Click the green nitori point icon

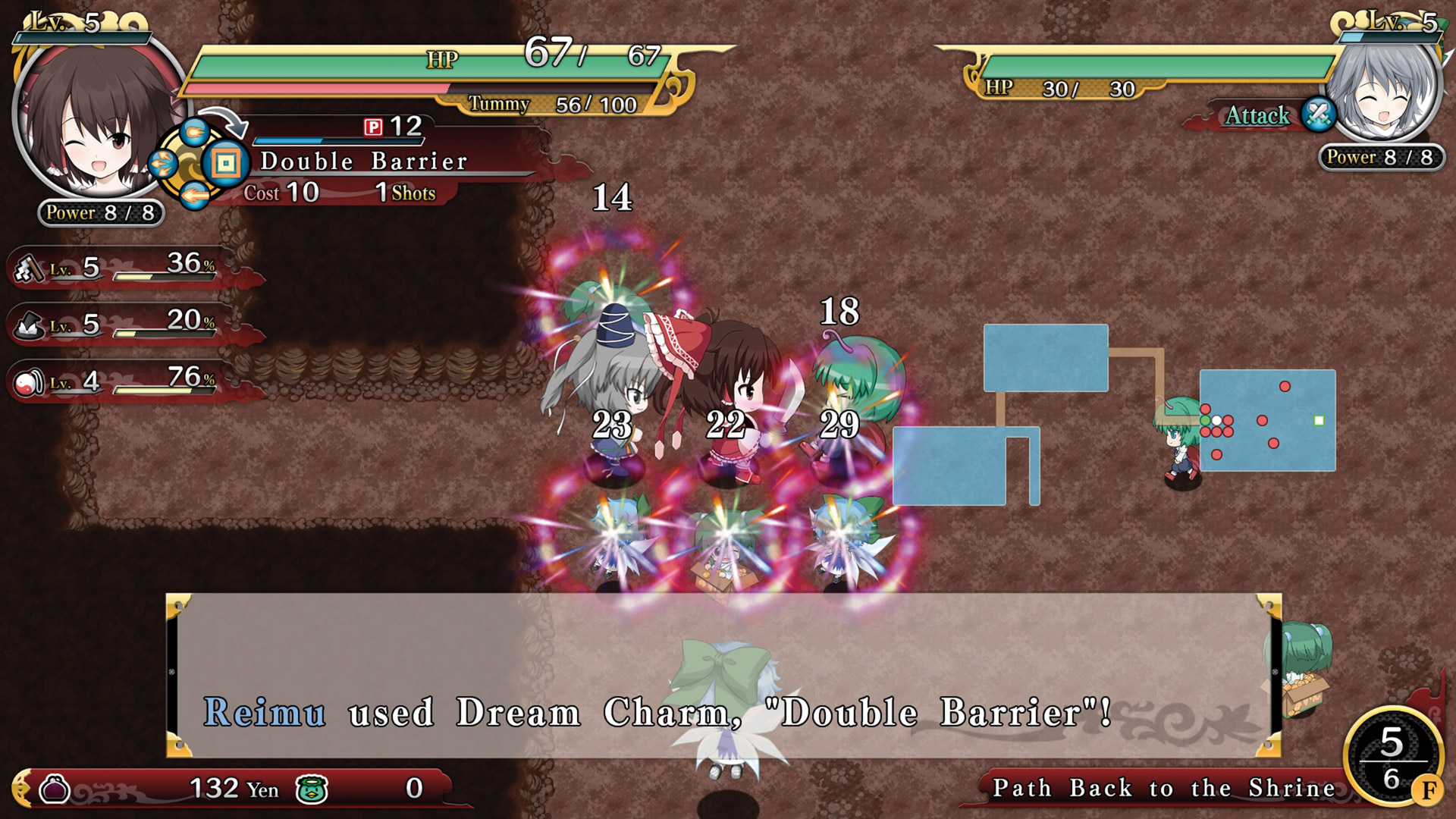312,789
